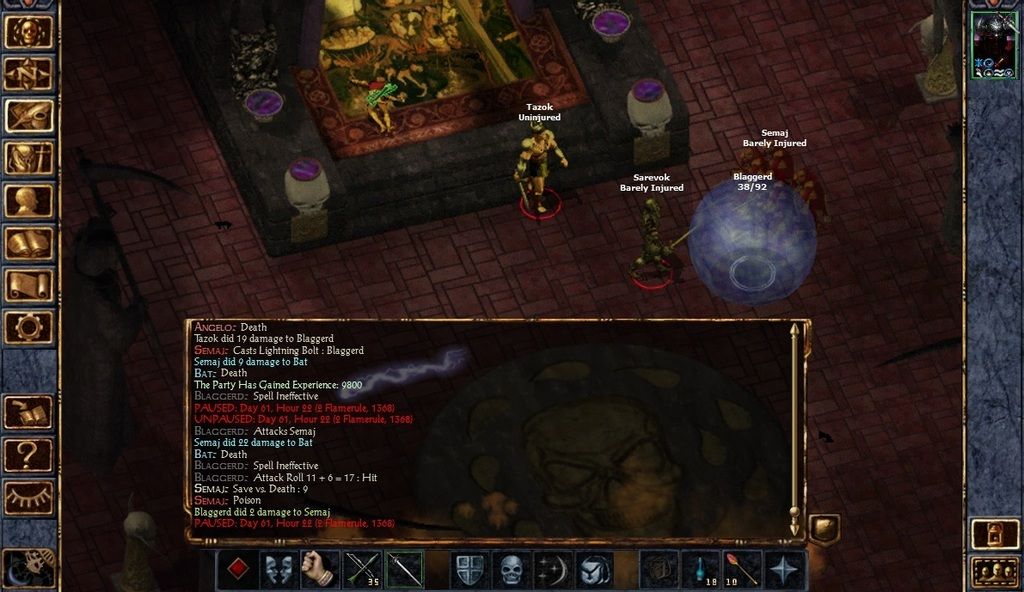This screenshot has height=592, width=1024.
Task: Select the crossed arrows weapon slot
Action: tap(362, 570)
